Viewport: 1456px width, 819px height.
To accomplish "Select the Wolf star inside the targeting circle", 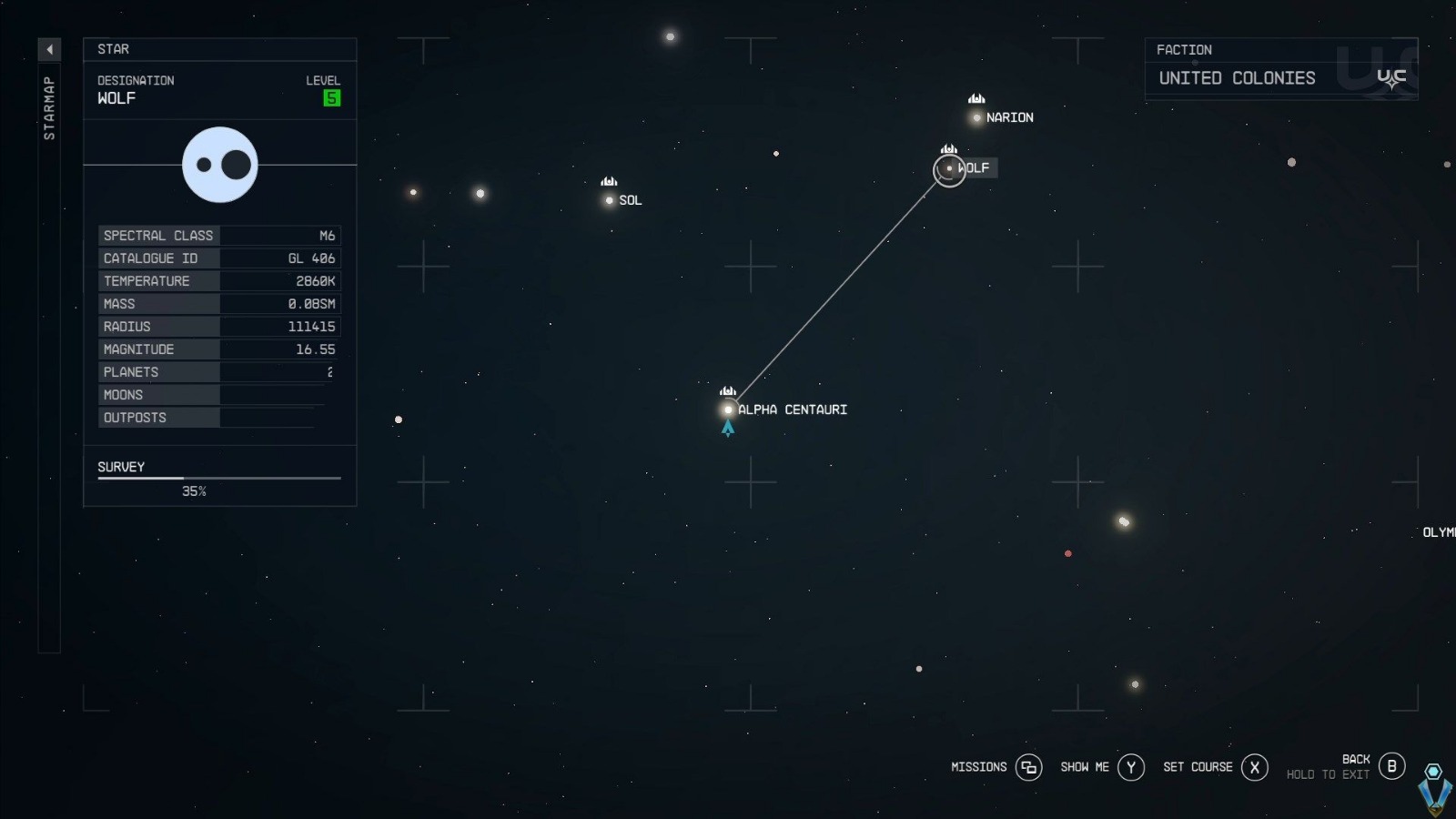I will click(949, 170).
